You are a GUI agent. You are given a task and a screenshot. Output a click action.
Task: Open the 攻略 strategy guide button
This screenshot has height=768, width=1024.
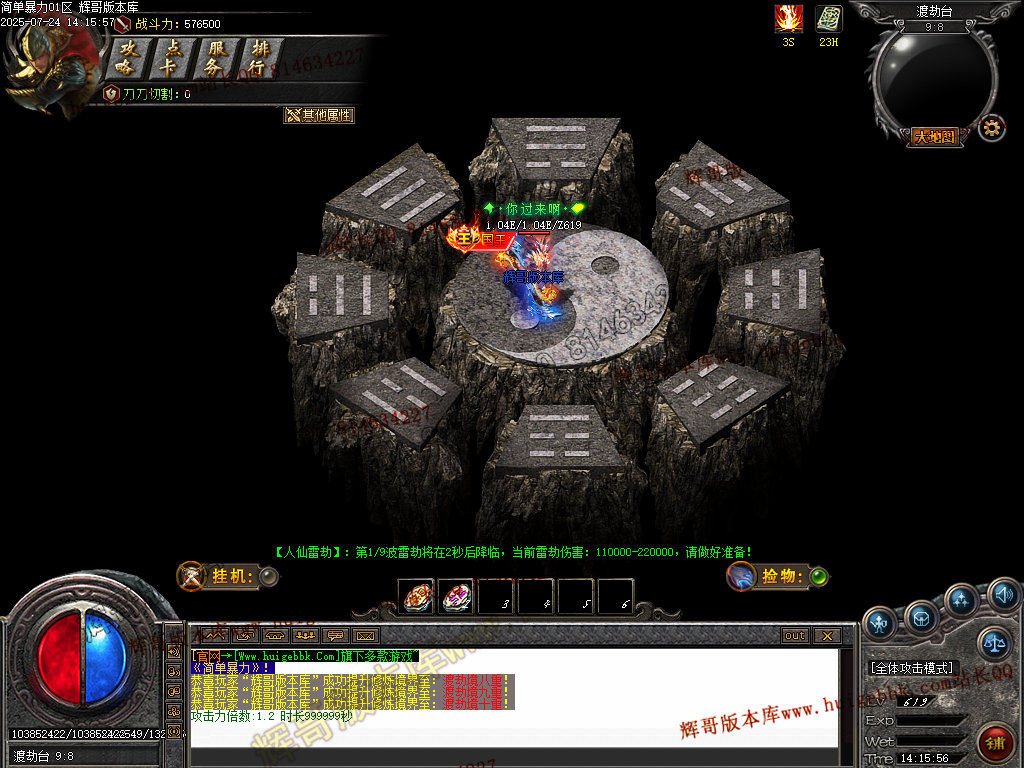tap(127, 58)
